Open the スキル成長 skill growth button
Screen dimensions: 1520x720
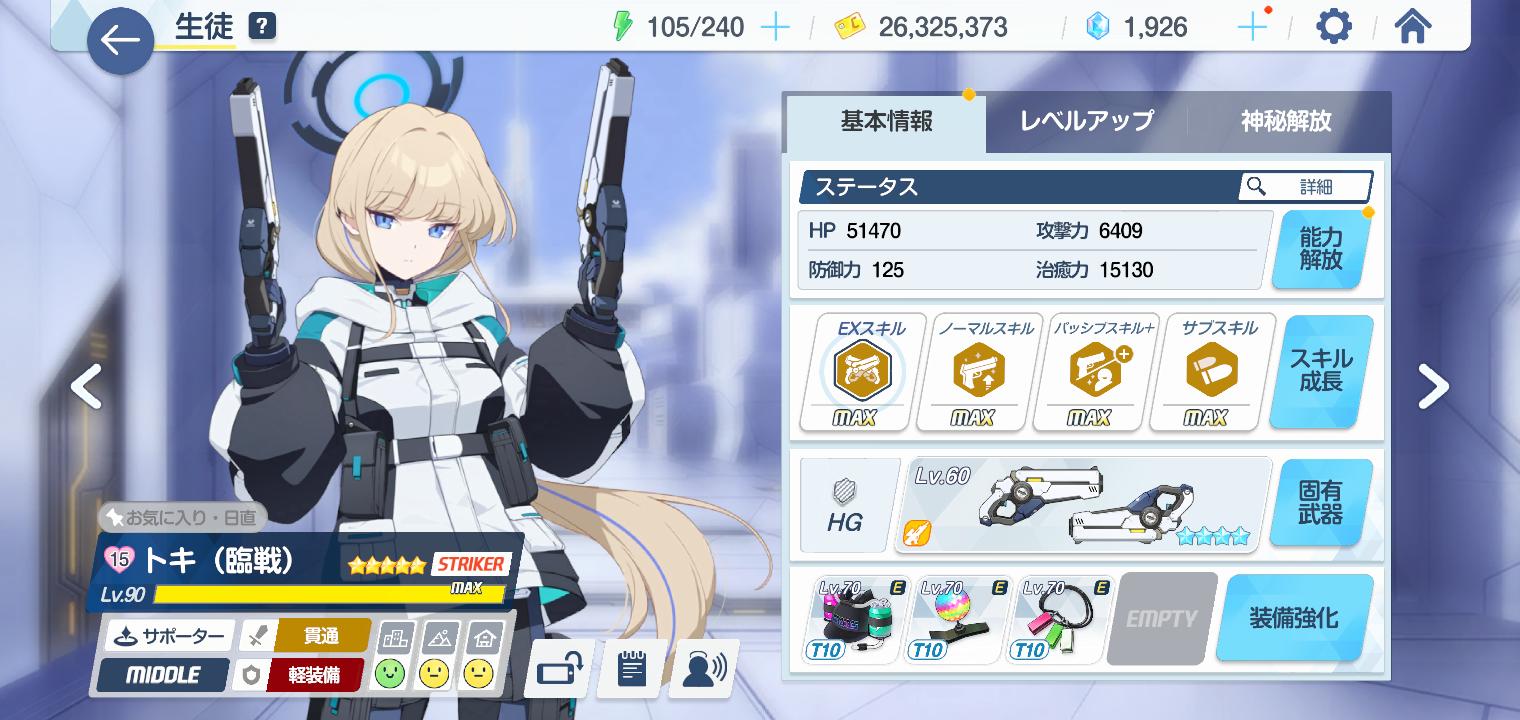pos(1320,371)
